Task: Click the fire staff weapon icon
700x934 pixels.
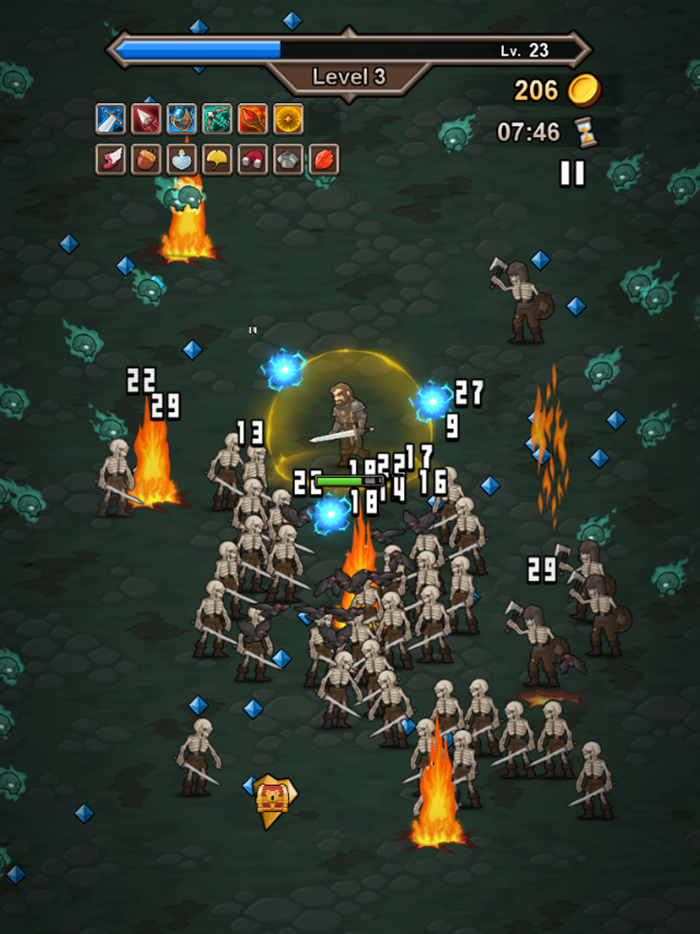Action: pos(253,119)
